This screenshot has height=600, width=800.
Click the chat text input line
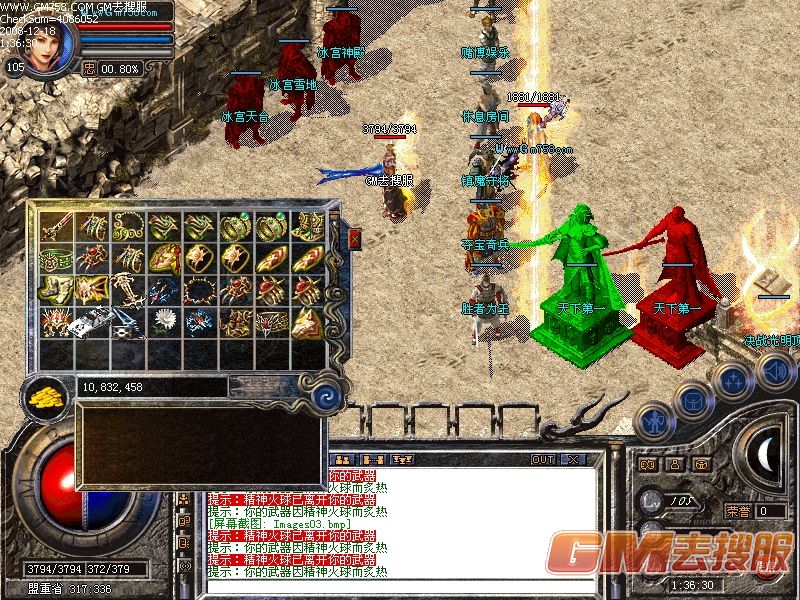pos(400,585)
